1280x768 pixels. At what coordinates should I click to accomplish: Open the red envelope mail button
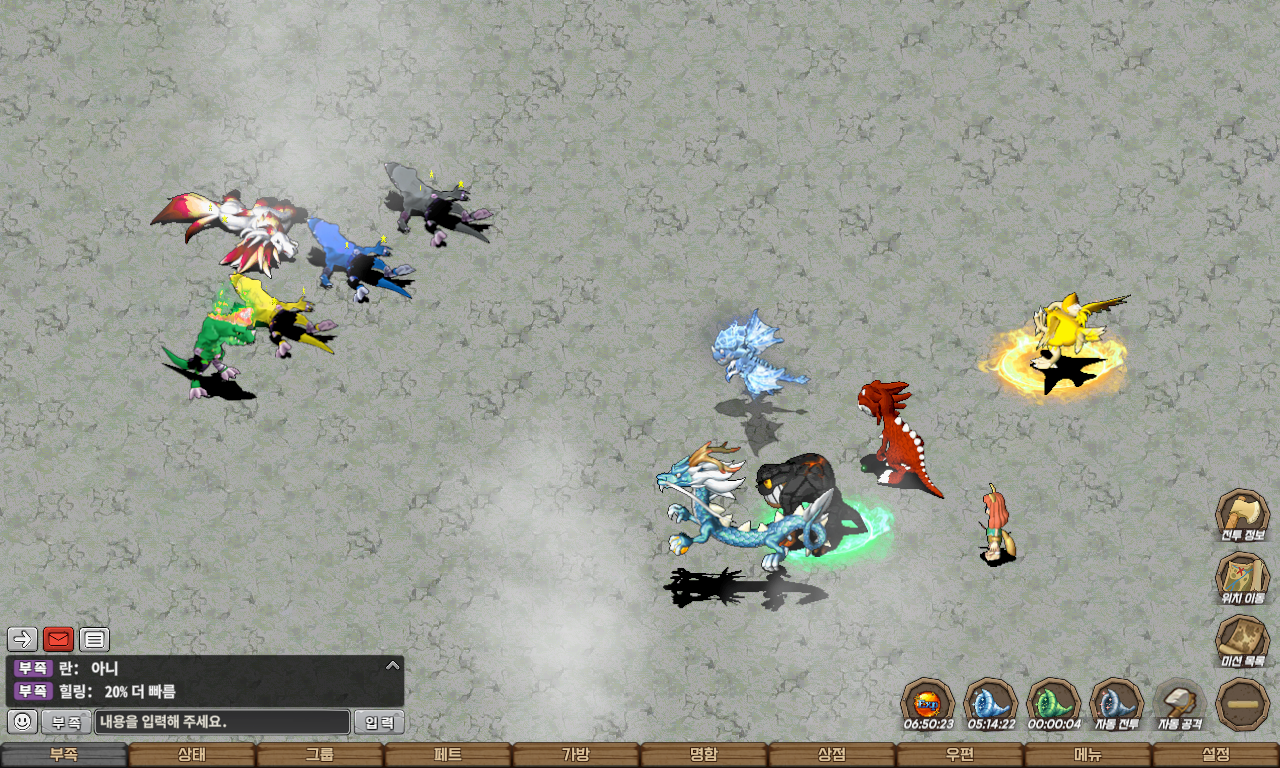(x=59, y=639)
